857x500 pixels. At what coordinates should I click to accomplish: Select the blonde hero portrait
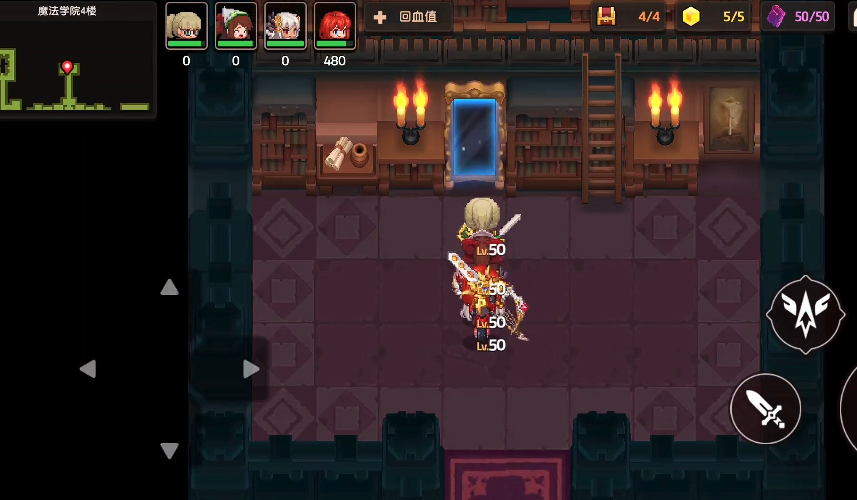186,26
